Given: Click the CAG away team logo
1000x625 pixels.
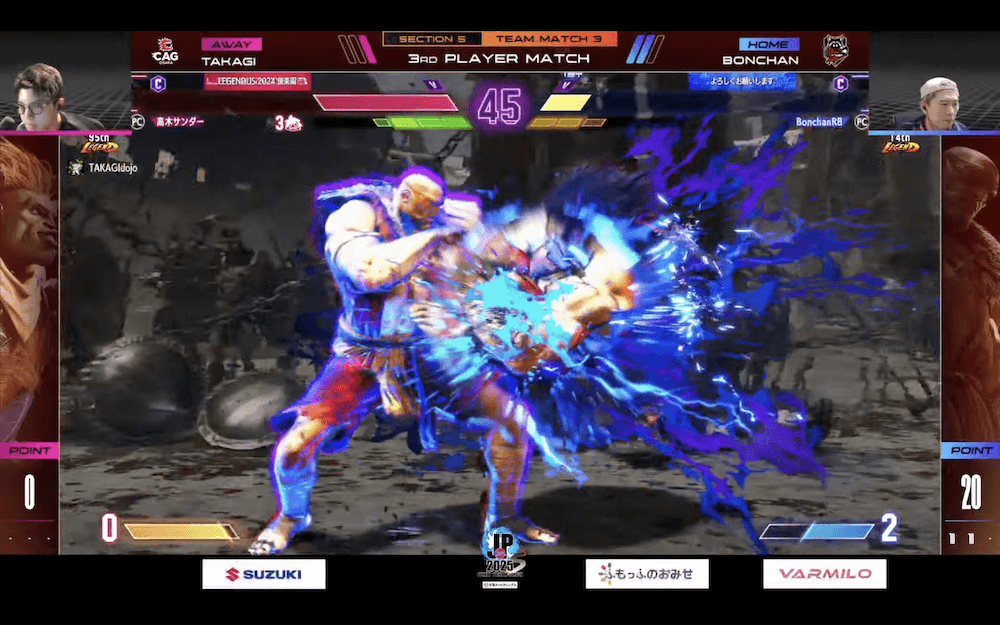Looking at the screenshot, I should point(165,51).
